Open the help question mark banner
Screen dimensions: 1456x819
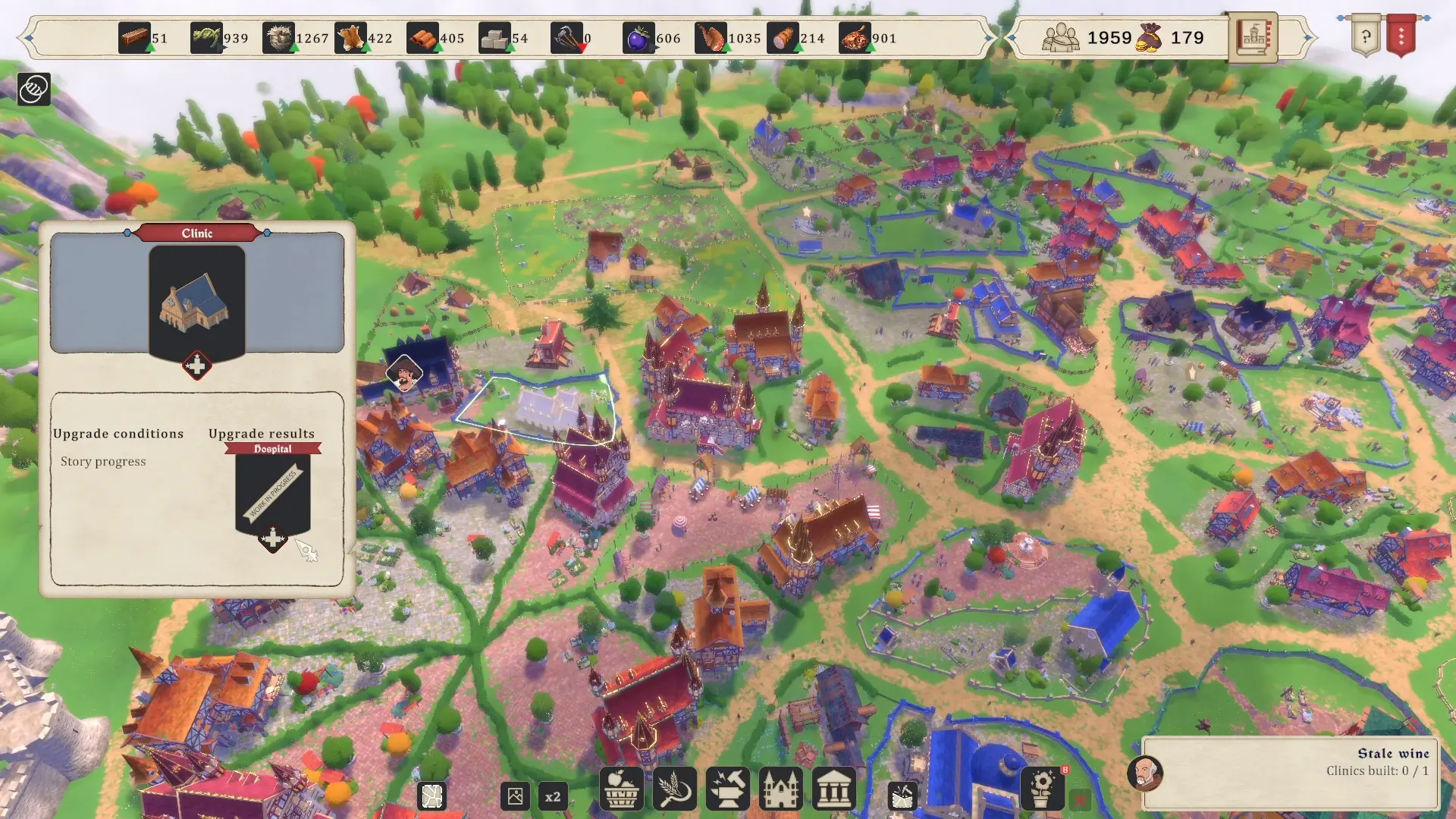1365,36
